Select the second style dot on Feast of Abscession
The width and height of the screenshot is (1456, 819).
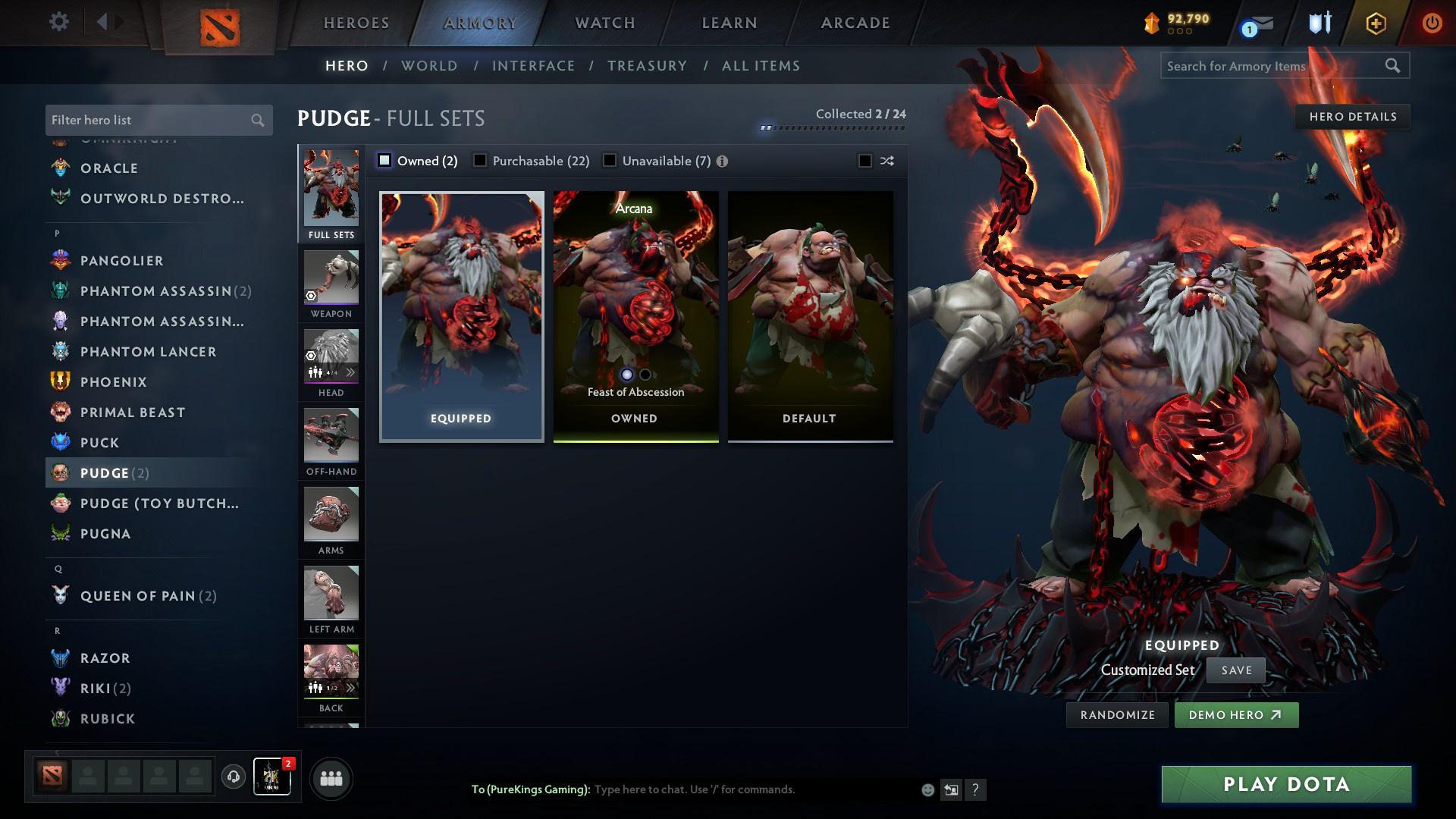[645, 374]
